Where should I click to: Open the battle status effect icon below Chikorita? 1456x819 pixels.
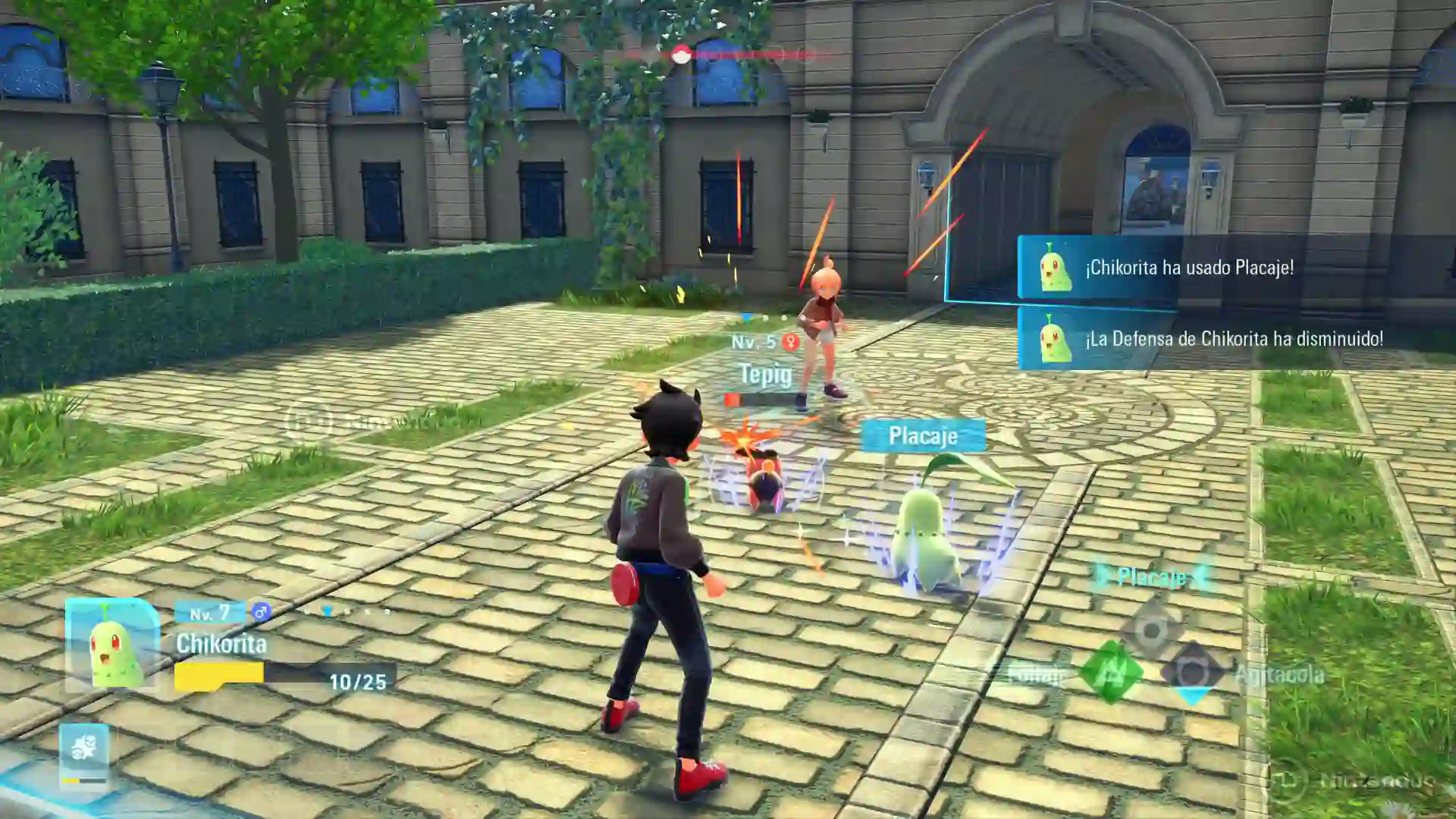pos(85,745)
